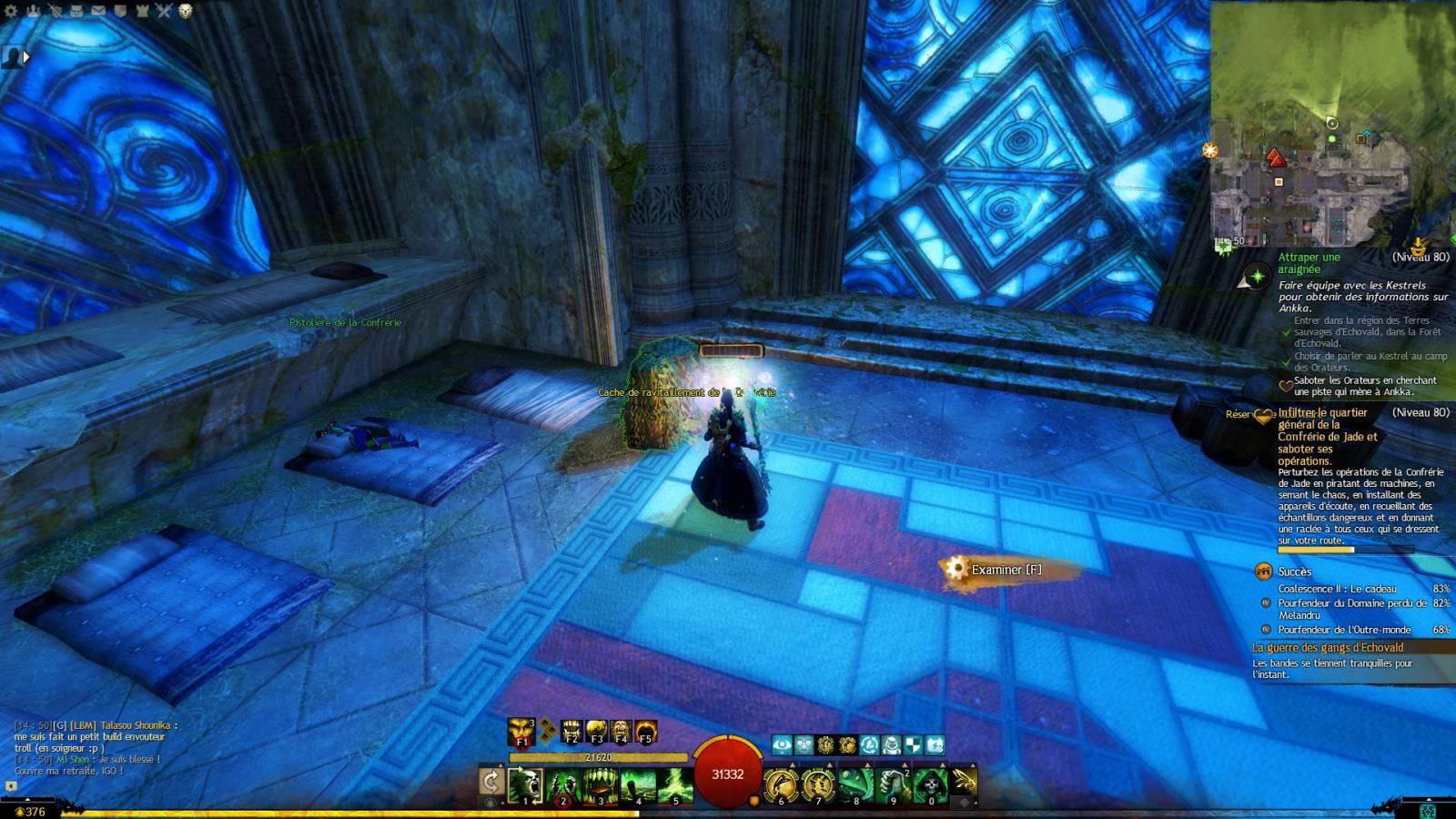The width and height of the screenshot is (1456, 819).
Task: Open the guild shield icon
Action: [x=120, y=11]
